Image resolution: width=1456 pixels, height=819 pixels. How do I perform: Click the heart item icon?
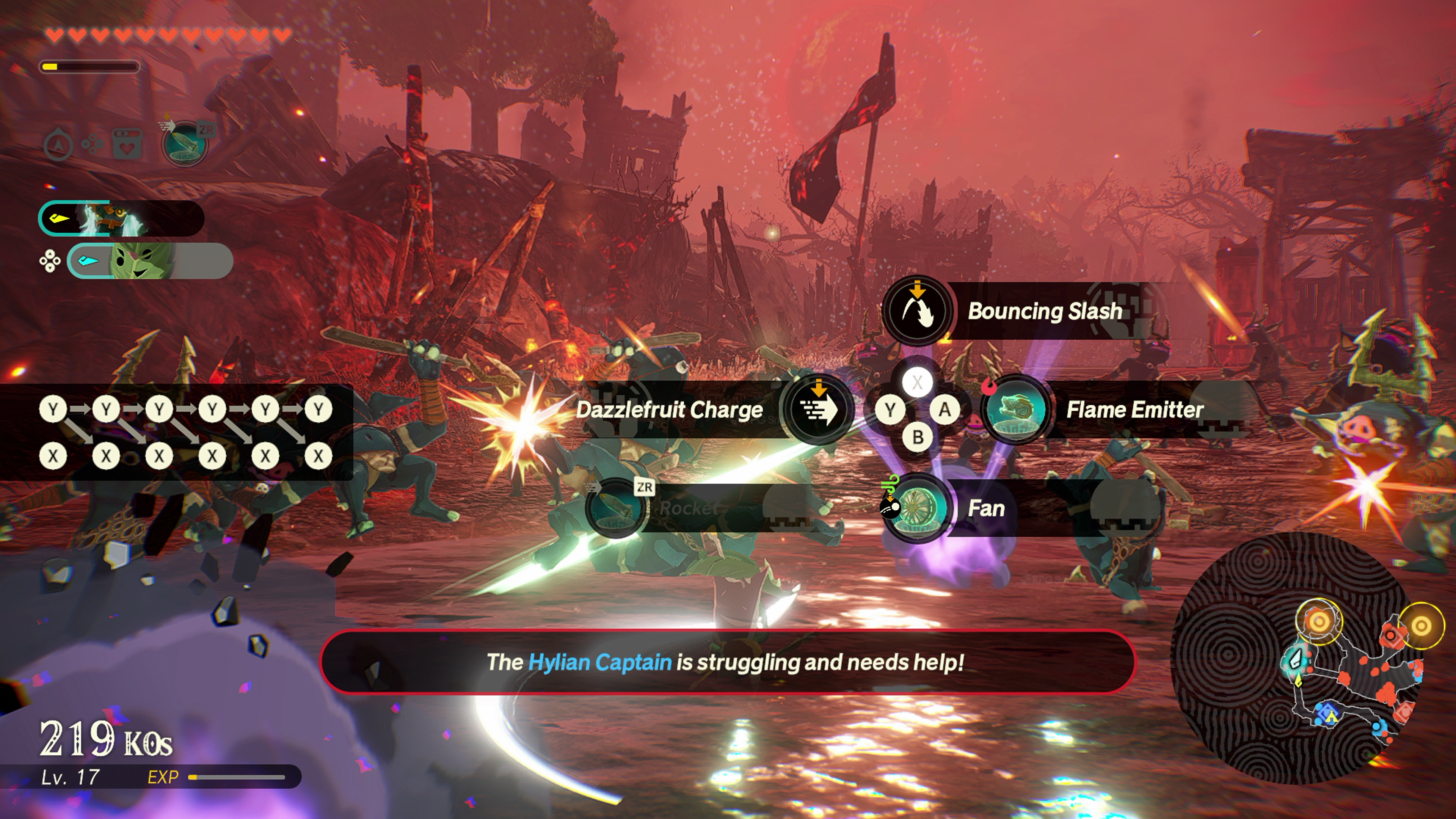coord(127,145)
